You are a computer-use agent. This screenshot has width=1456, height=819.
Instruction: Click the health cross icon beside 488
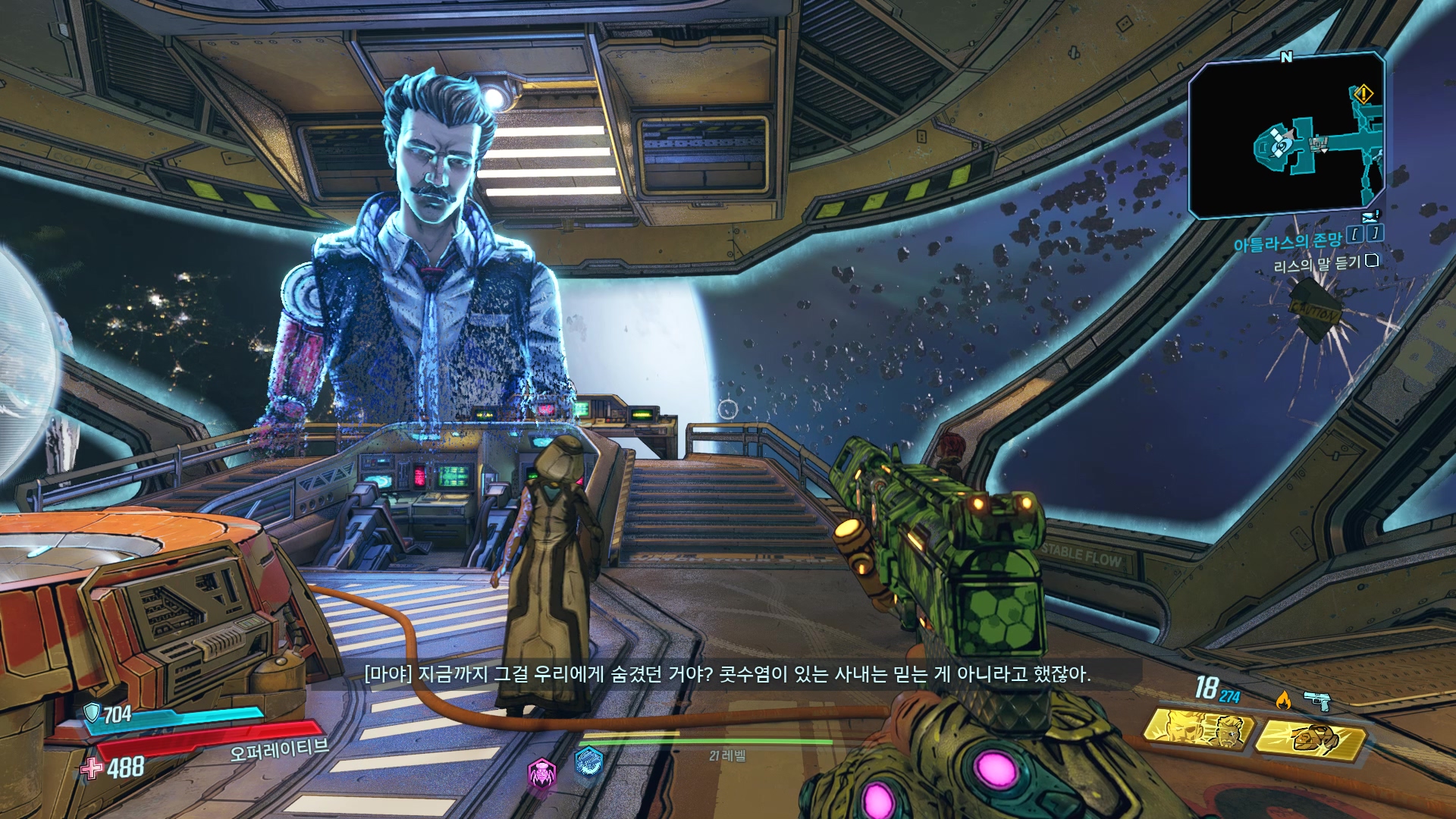(x=92, y=768)
